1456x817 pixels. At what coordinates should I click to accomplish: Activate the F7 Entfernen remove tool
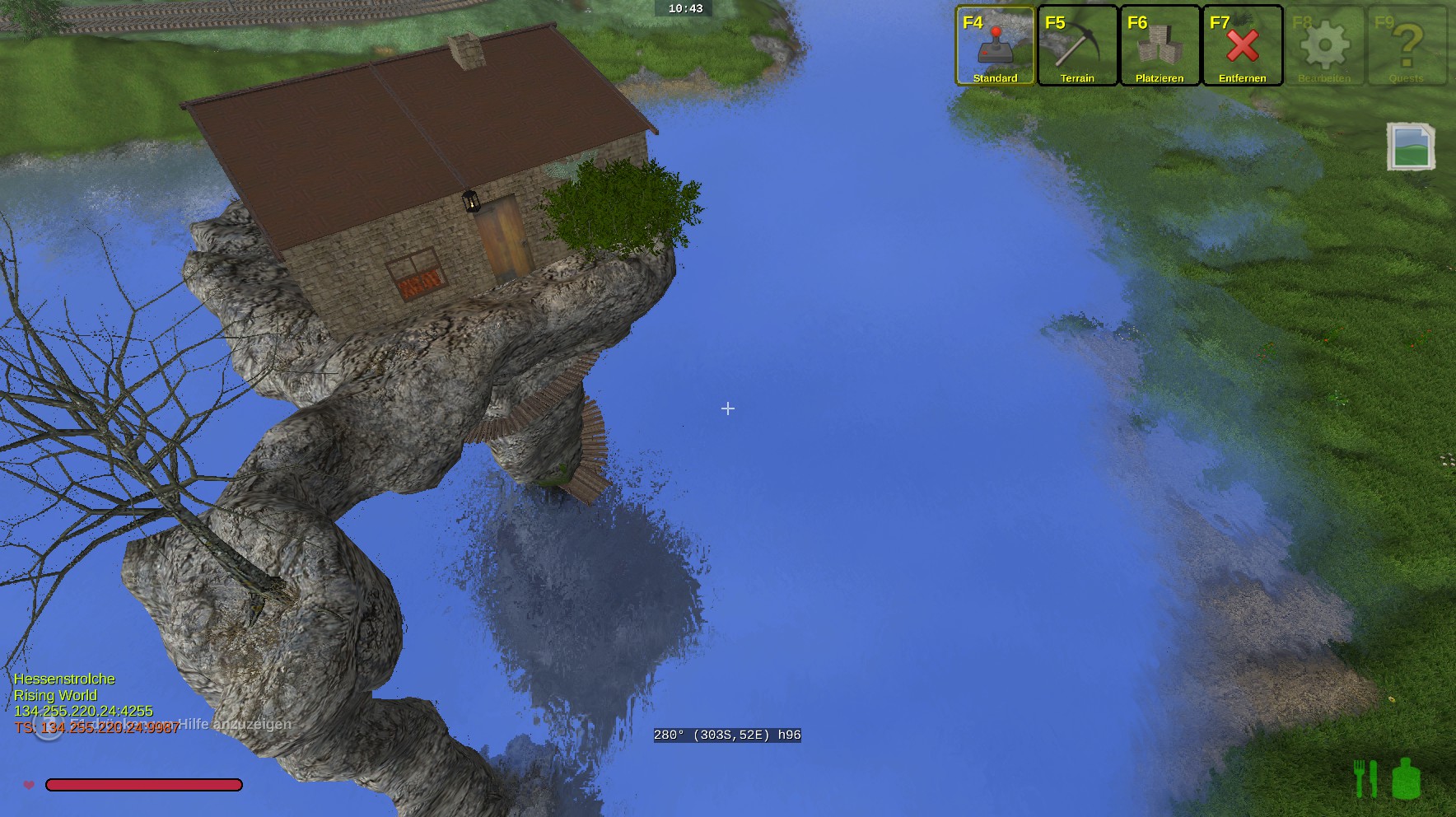coord(1242,46)
